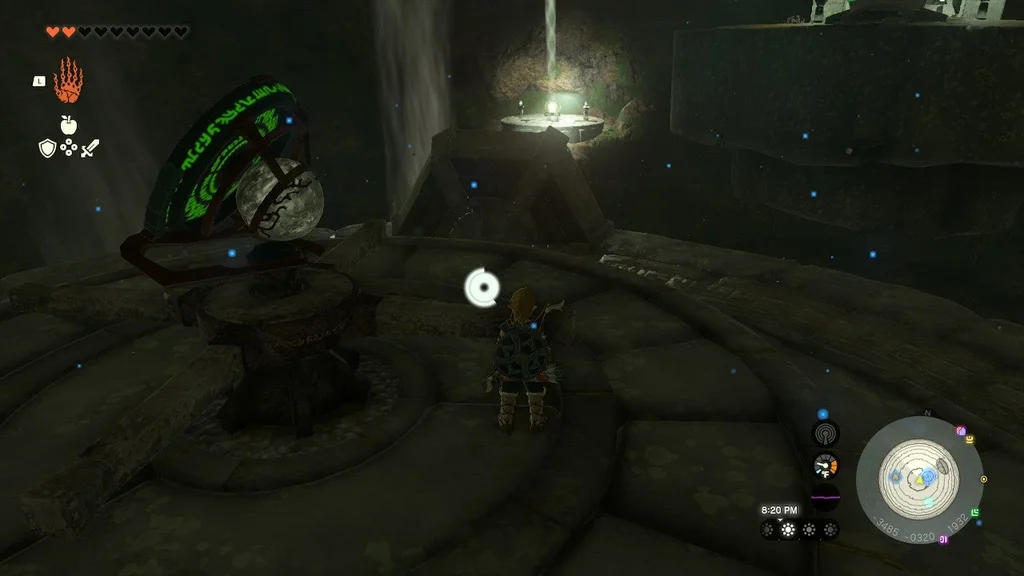Choose the sword weapon quick-select icon
The image size is (1024, 576).
pos(90,148)
